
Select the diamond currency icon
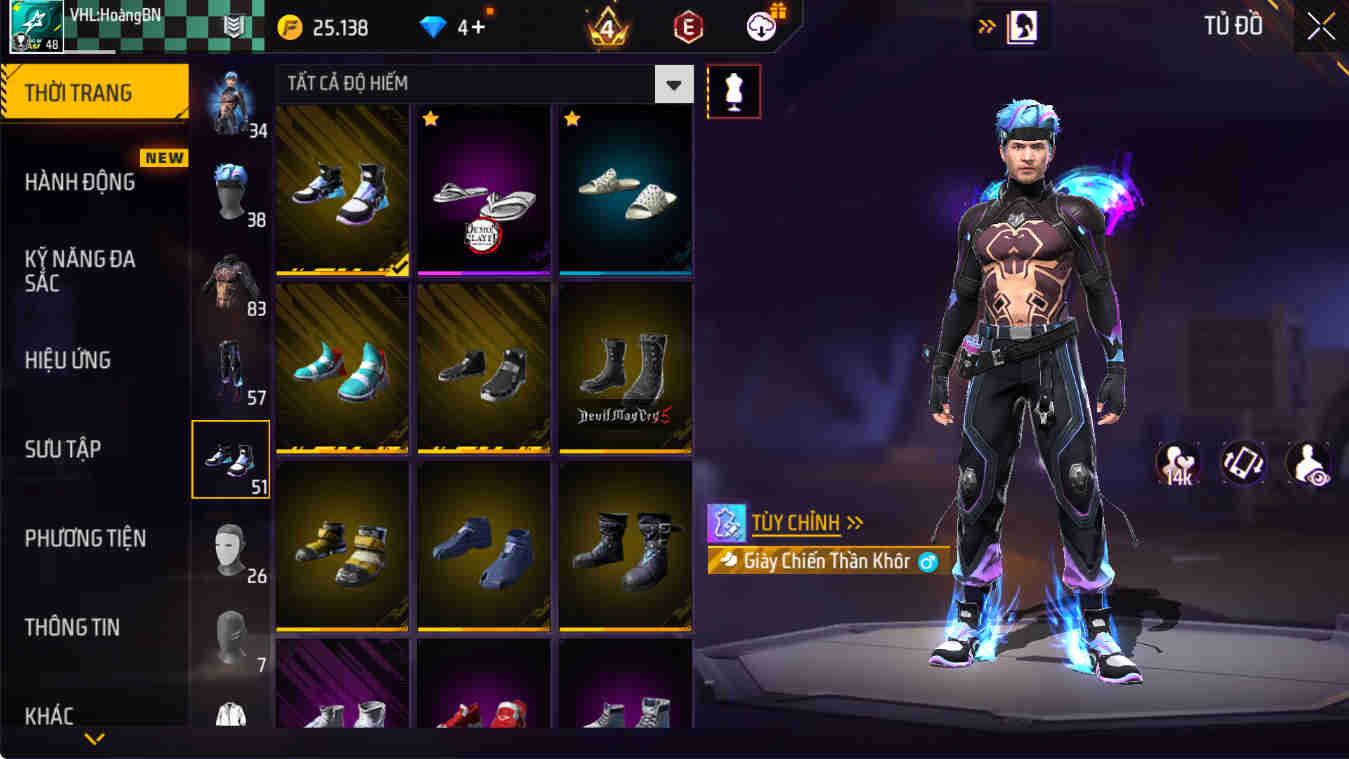[434, 27]
